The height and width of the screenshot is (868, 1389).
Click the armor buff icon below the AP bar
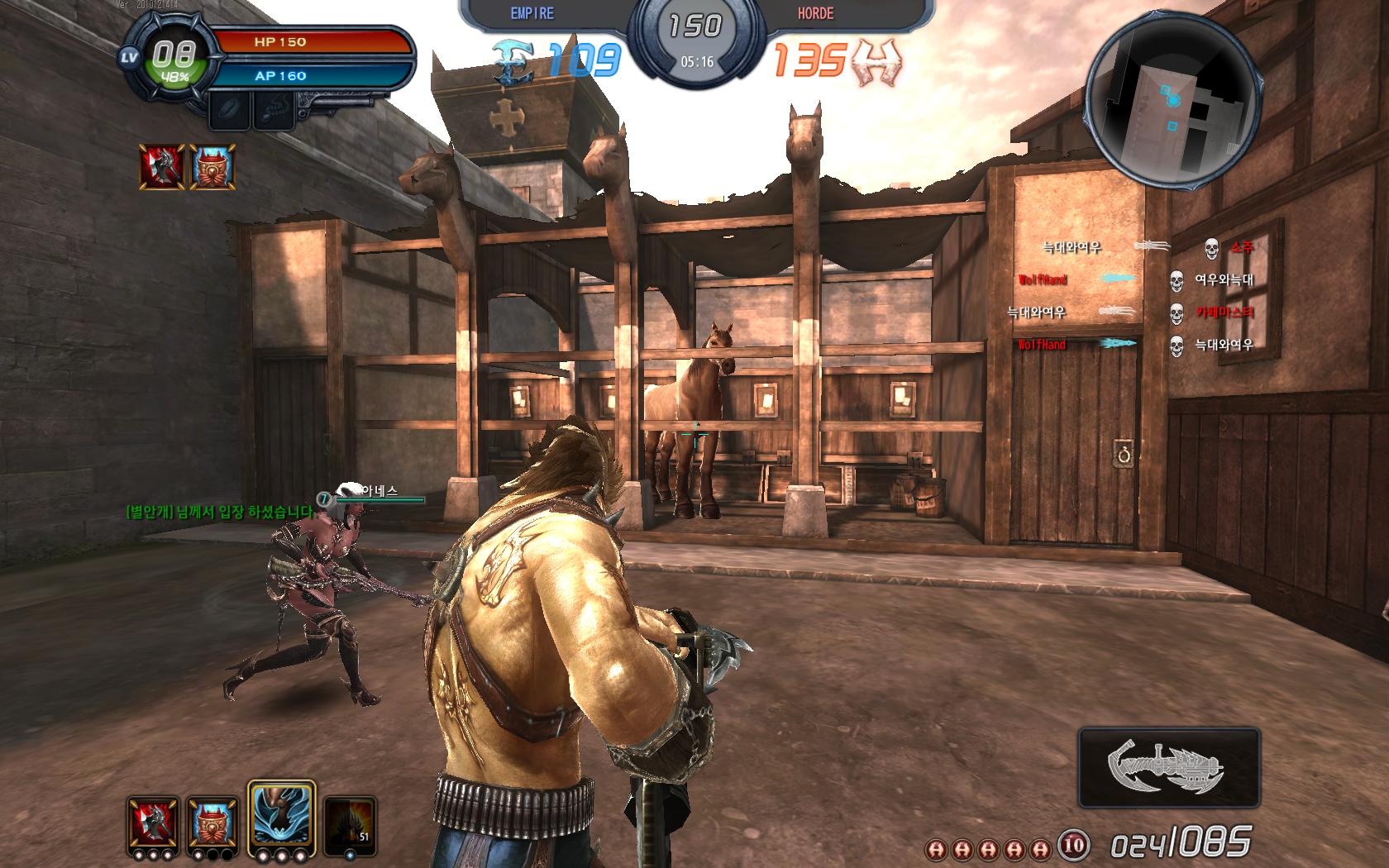click(213, 166)
